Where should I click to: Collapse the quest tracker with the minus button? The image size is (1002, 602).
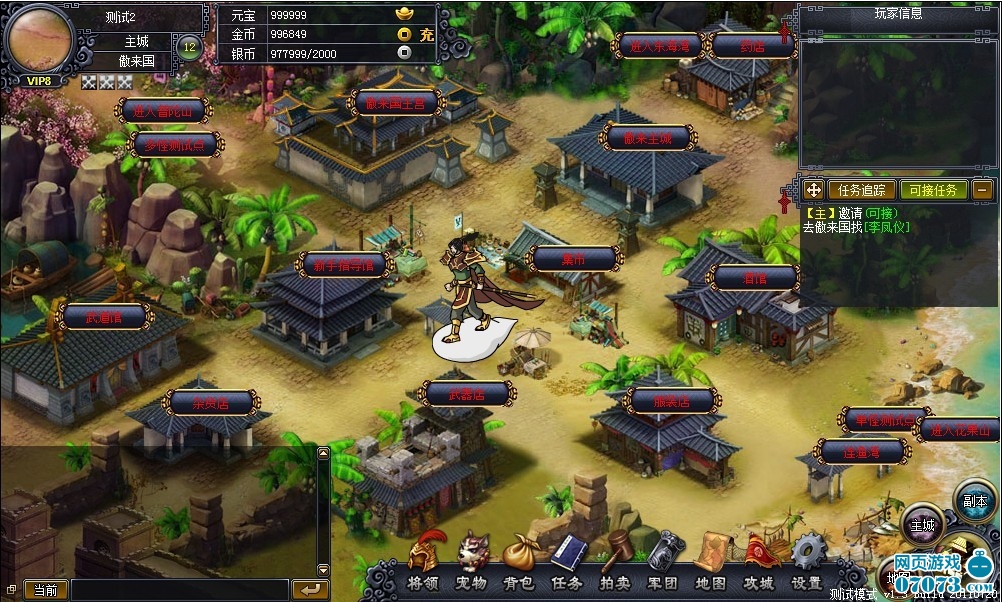[983, 189]
